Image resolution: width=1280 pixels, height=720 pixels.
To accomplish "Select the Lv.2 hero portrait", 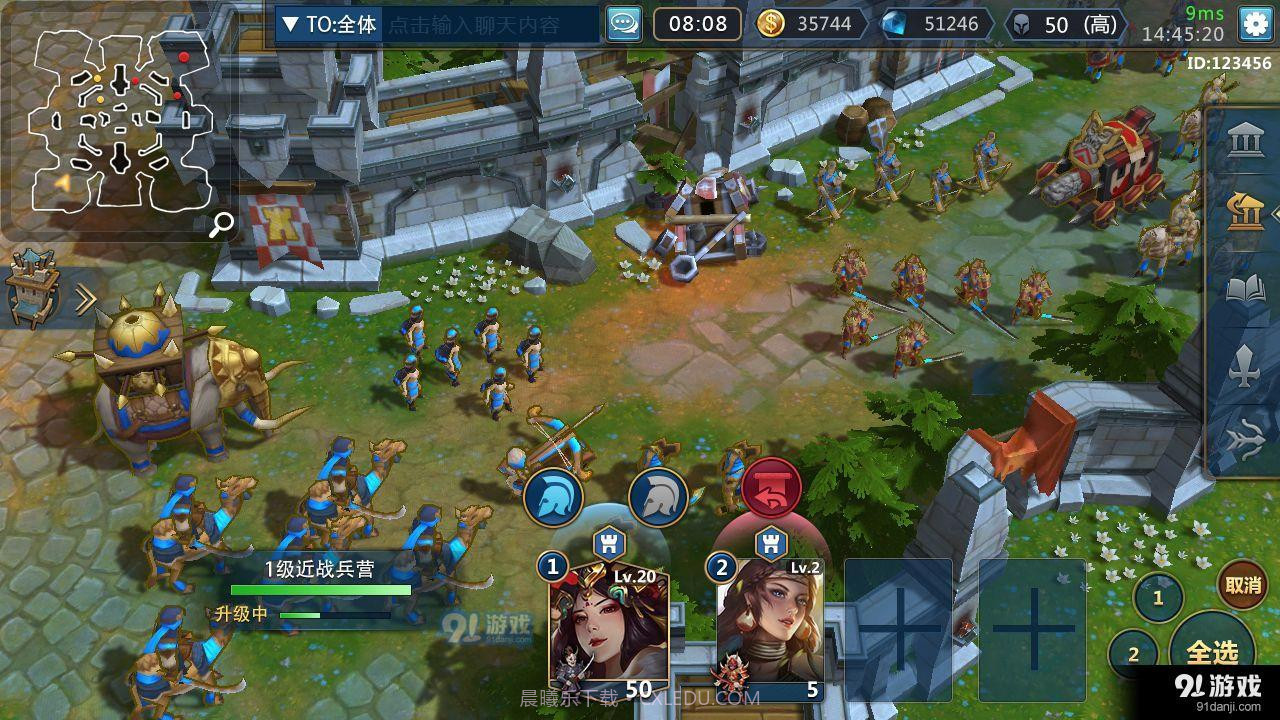I will point(770,630).
